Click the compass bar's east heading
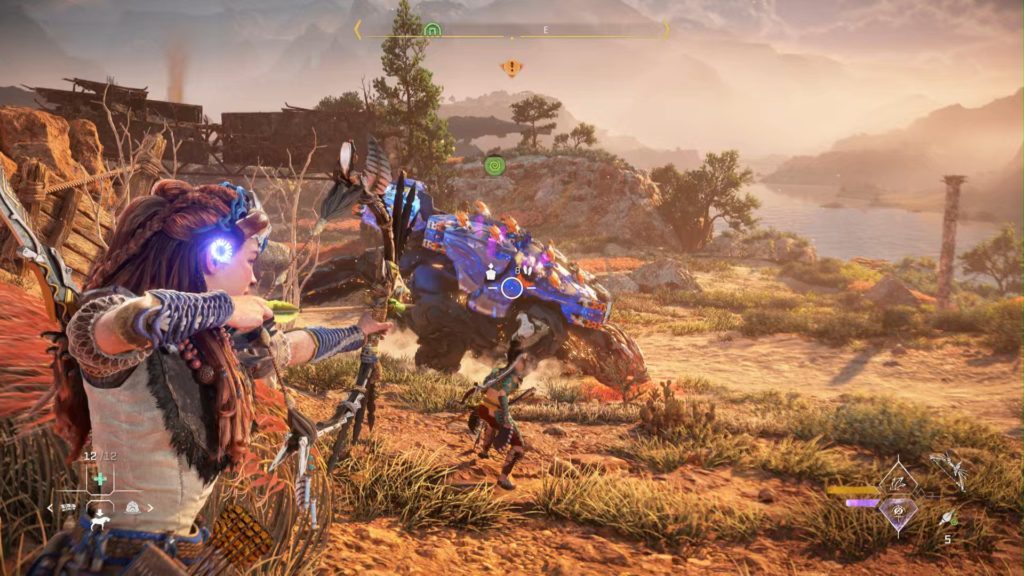 coord(546,30)
